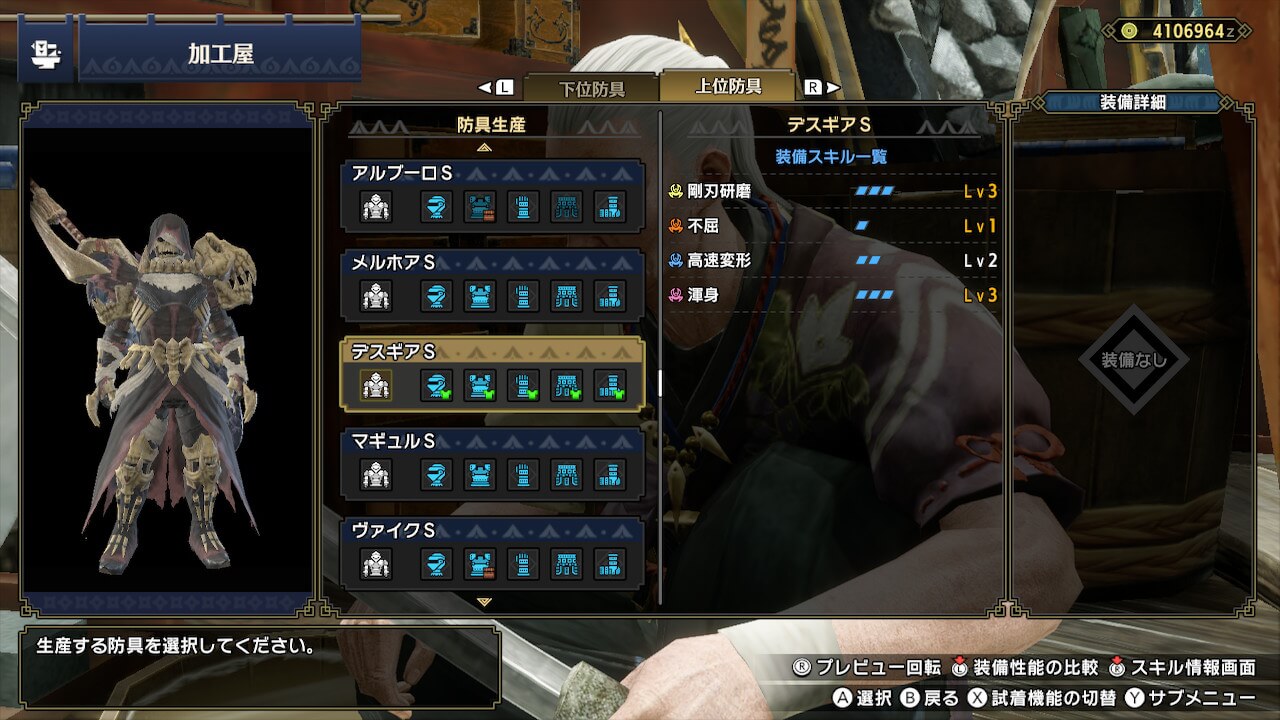Choose the 渾身 skill row
The width and height of the screenshot is (1280, 720).
point(832,295)
